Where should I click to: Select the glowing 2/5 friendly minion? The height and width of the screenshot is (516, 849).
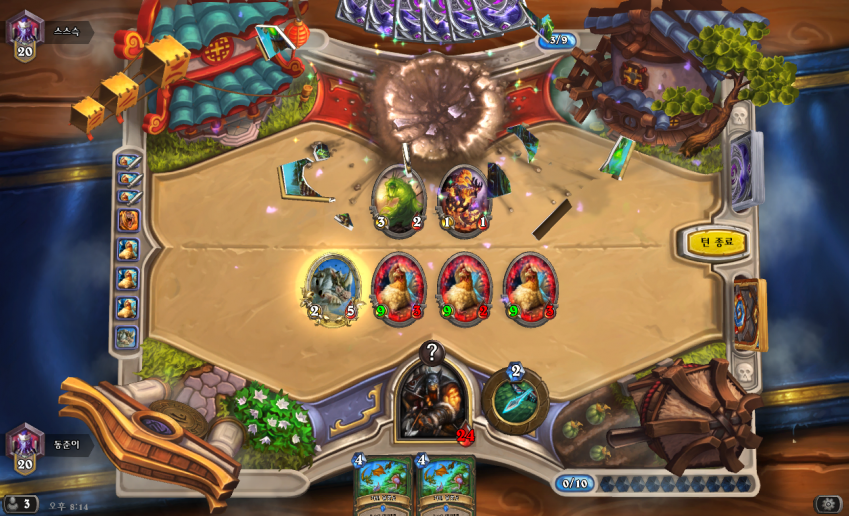(332, 288)
